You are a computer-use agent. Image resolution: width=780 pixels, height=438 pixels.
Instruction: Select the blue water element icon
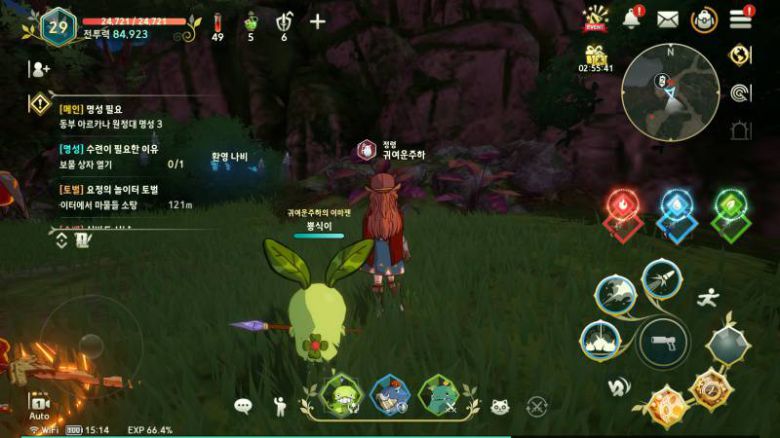pyautogui.click(x=677, y=206)
